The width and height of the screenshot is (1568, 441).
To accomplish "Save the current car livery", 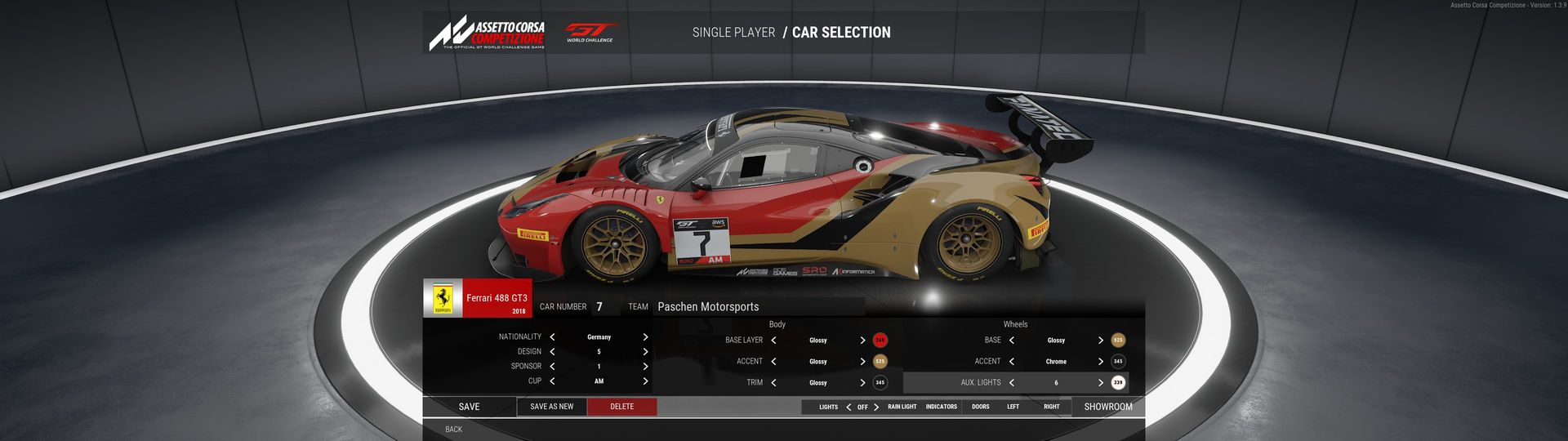I will [469, 407].
